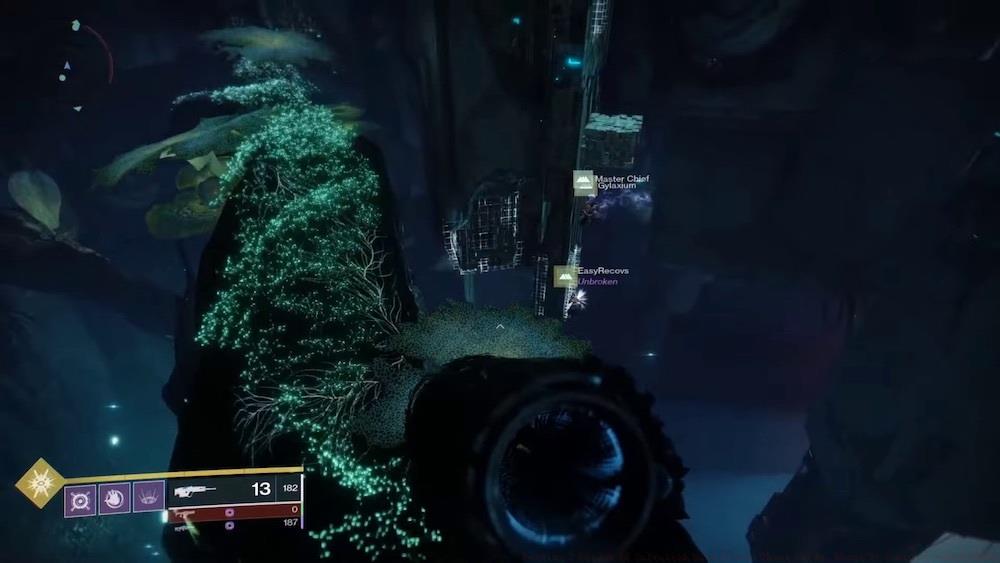Use the grenade ability icon
This screenshot has width=1000, height=563.
[x=80, y=497]
